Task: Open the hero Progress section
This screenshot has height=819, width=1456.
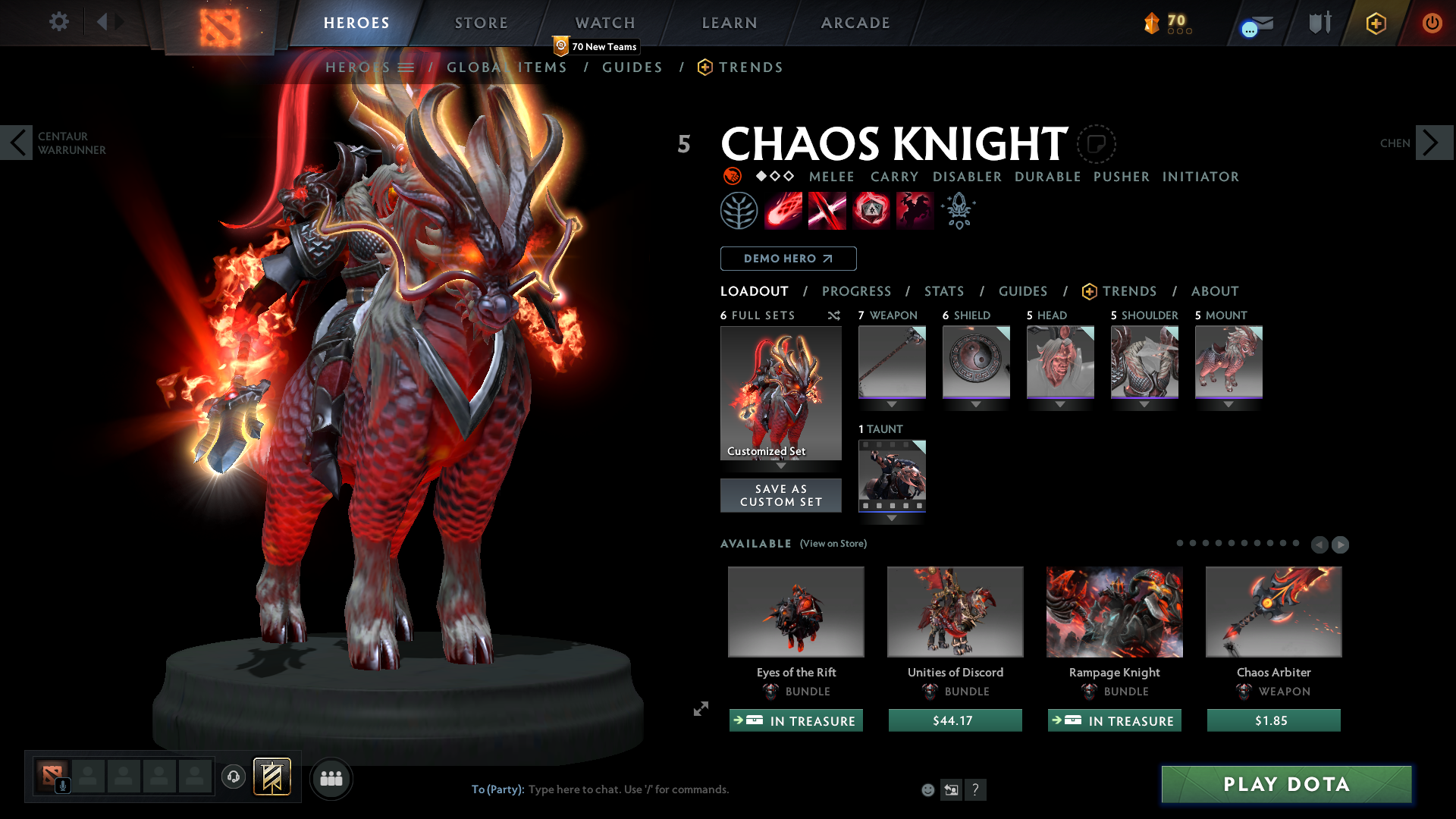Action: tap(856, 291)
